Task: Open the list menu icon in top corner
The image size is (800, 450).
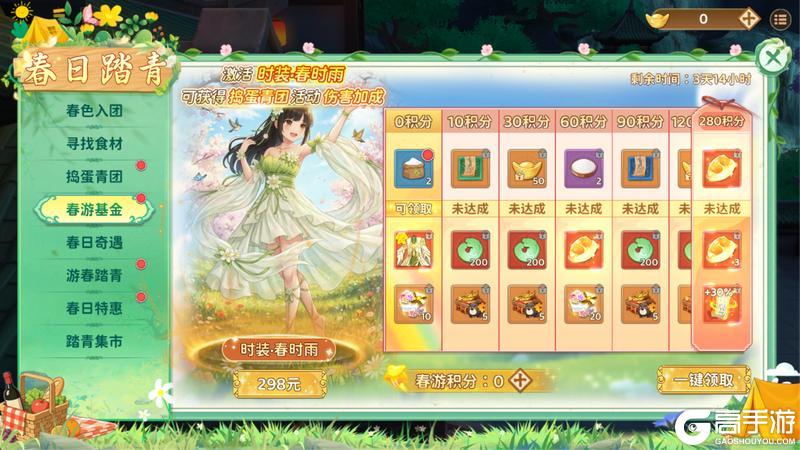Action: tap(780, 18)
